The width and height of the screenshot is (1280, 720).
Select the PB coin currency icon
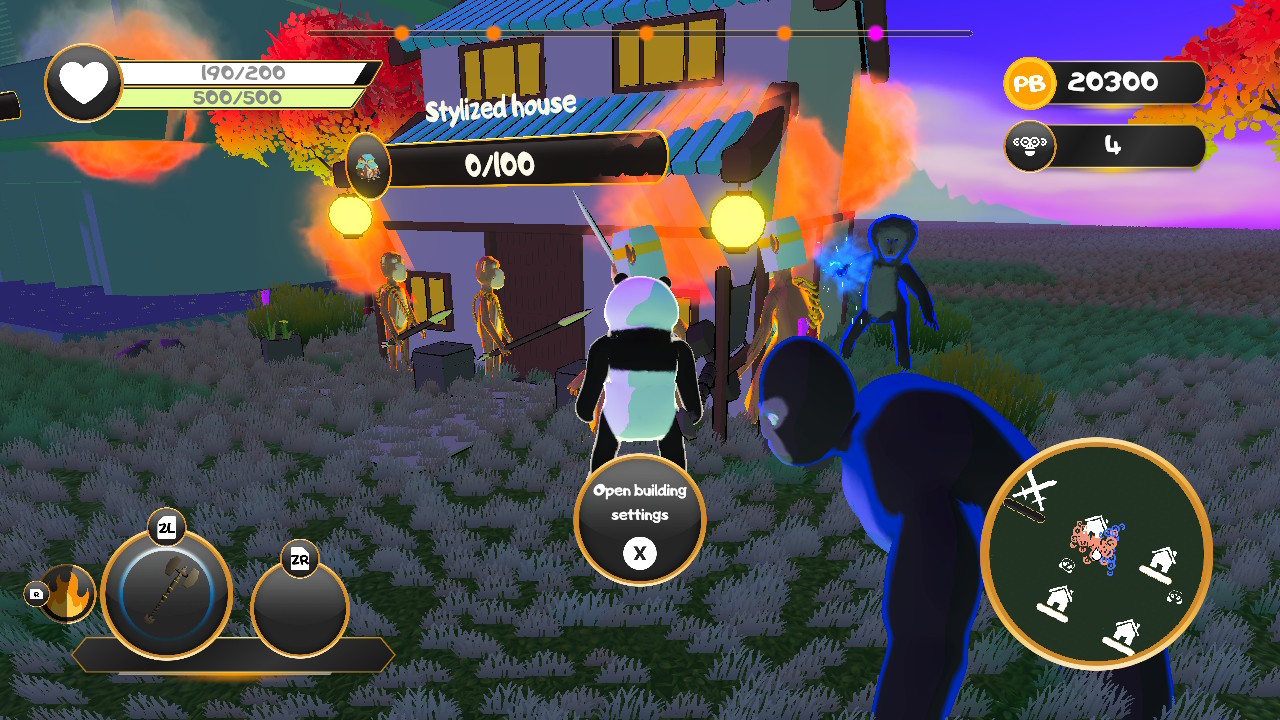coord(1029,84)
